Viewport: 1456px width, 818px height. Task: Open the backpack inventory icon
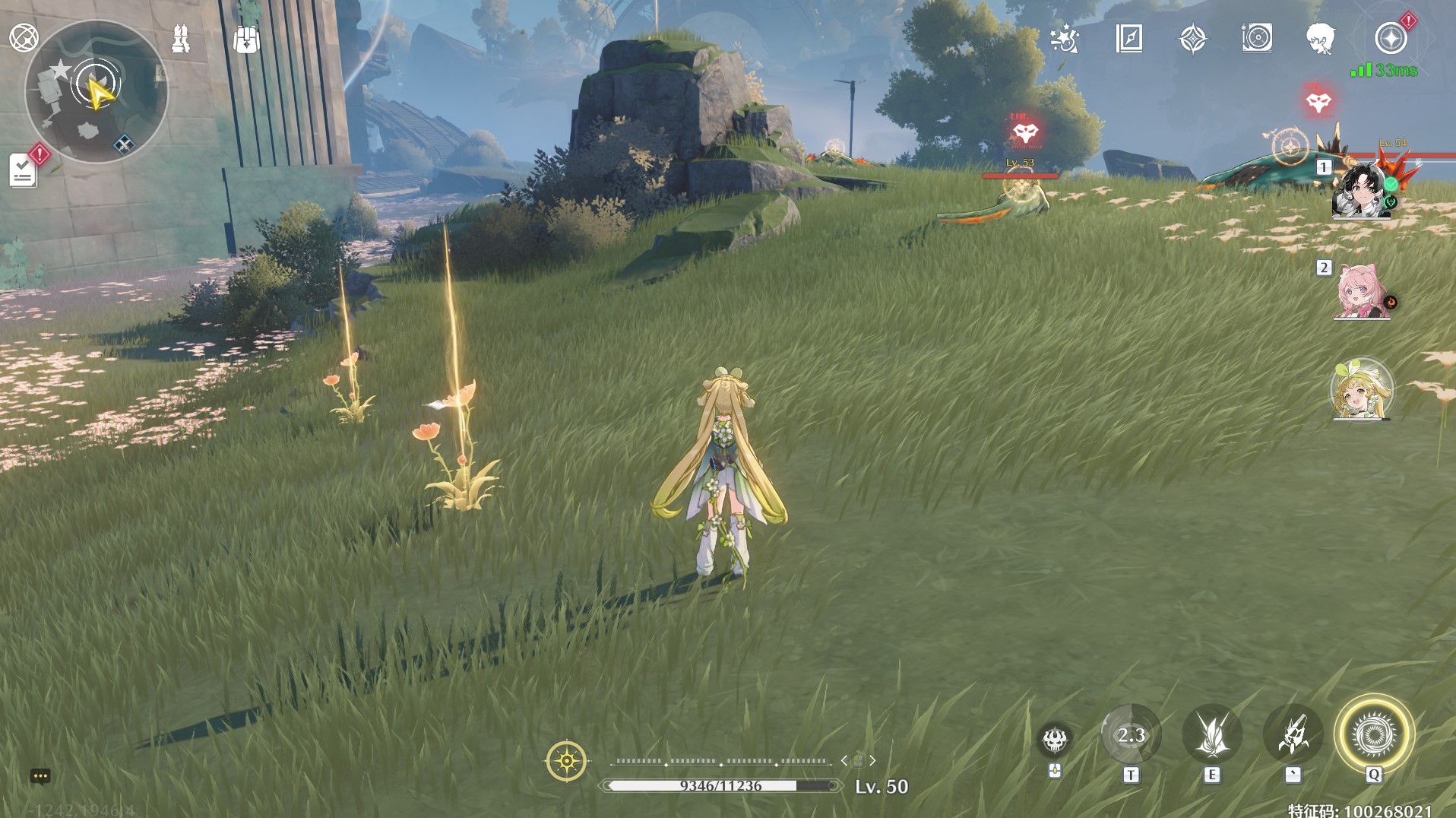click(246, 39)
